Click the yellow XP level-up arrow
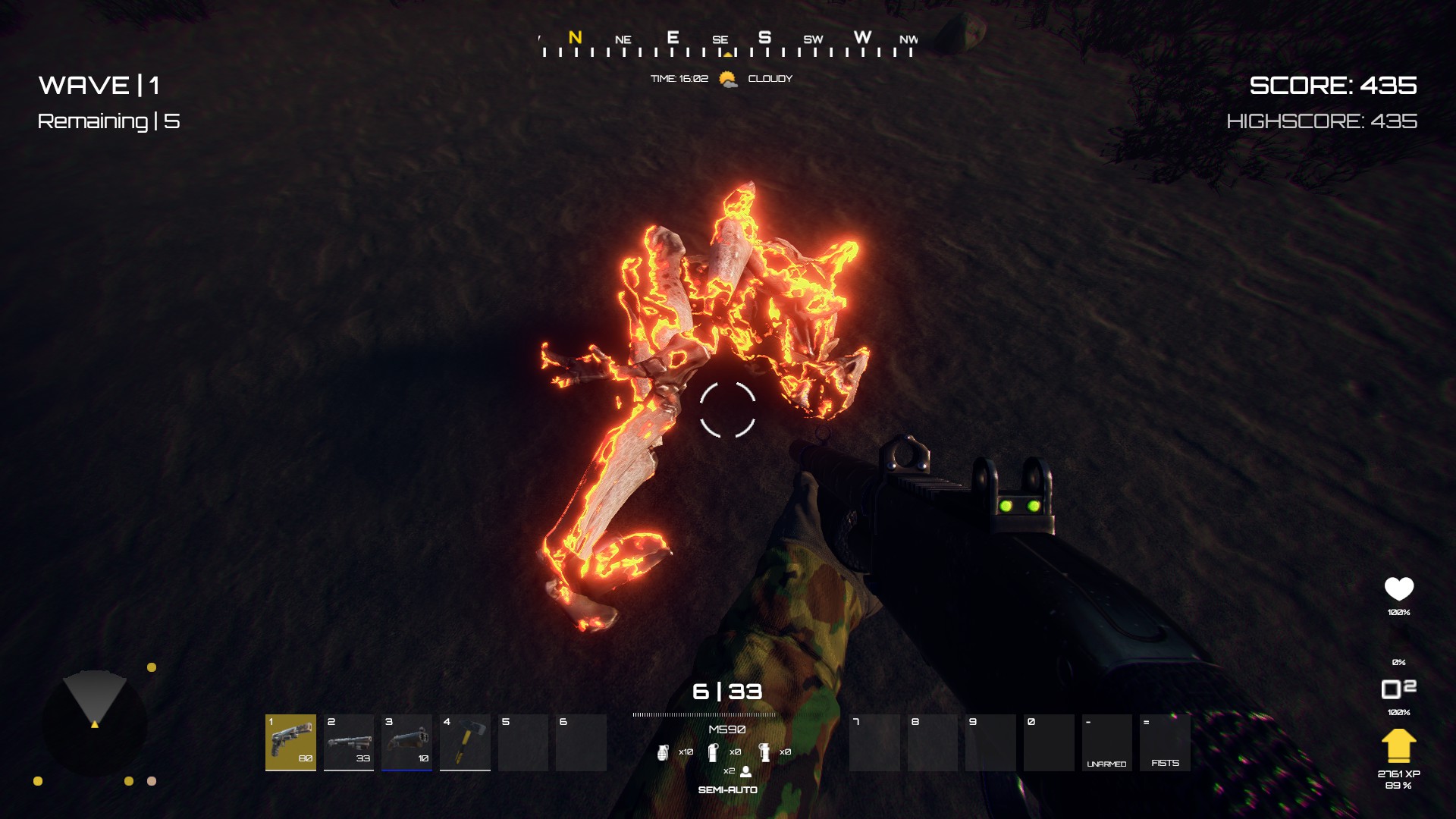Image resolution: width=1456 pixels, height=819 pixels. pos(1399,746)
